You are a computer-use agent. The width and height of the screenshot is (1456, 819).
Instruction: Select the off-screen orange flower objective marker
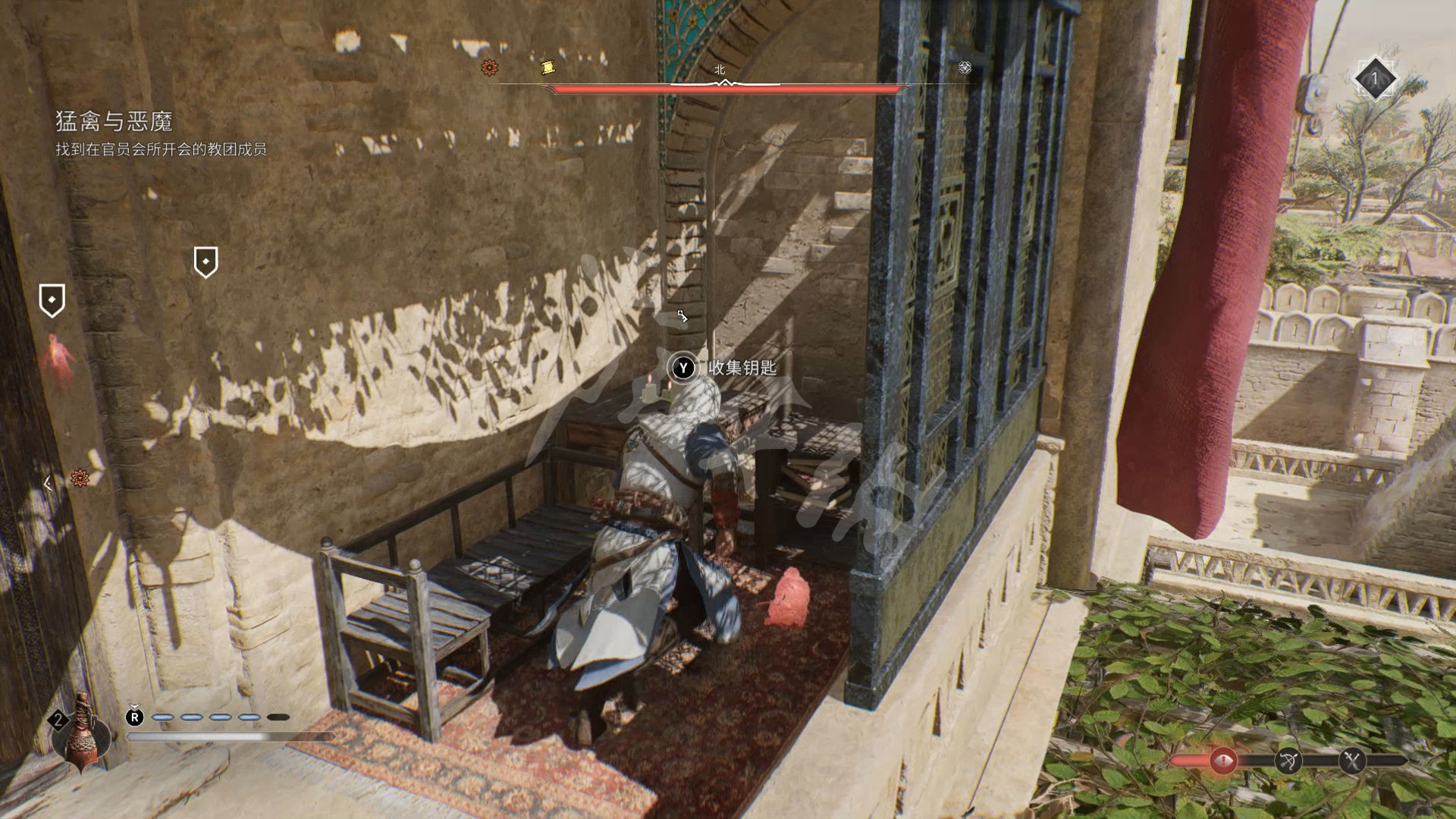pos(80,478)
